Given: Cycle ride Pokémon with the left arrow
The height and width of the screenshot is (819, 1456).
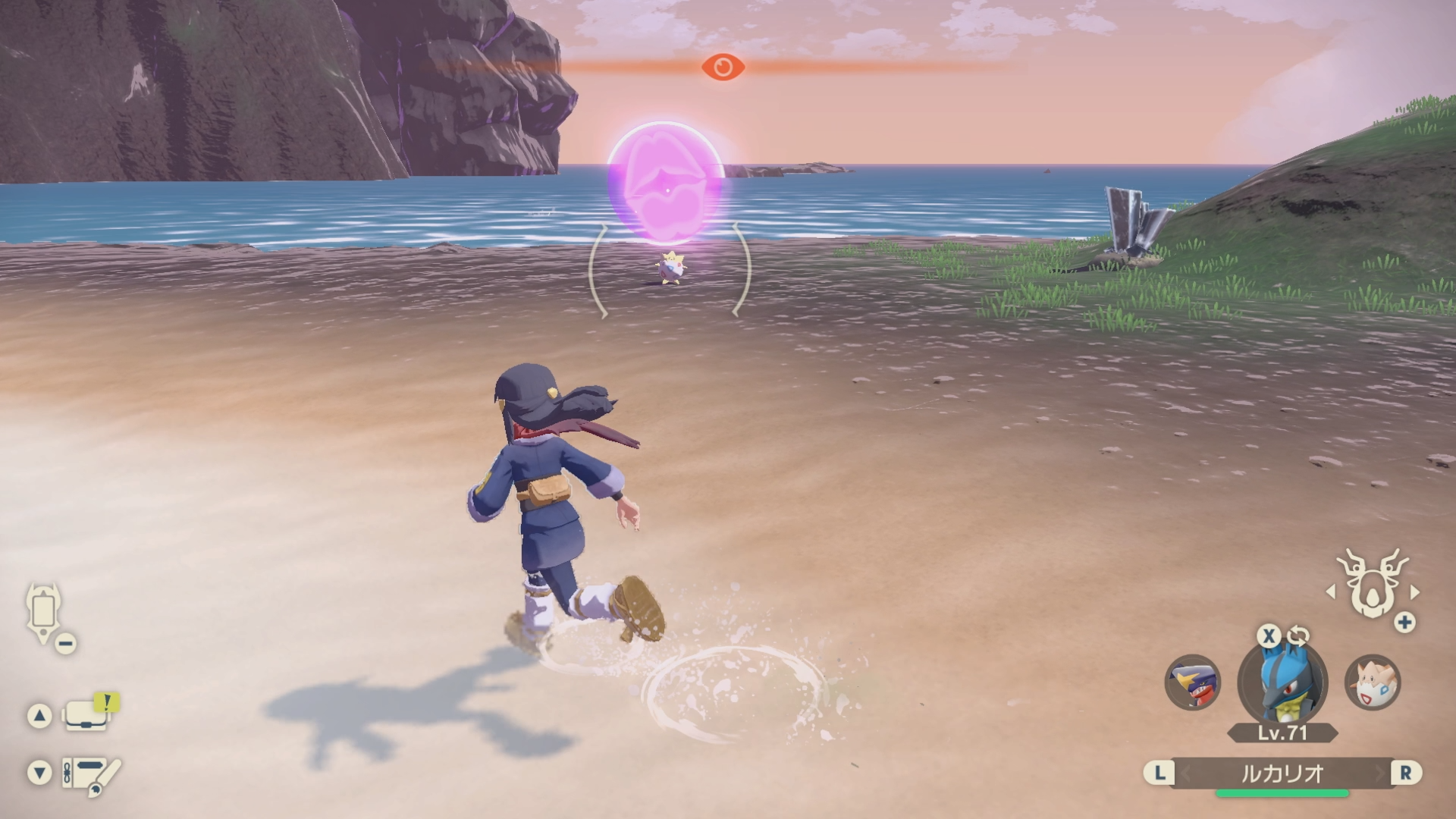Looking at the screenshot, I should [1331, 591].
